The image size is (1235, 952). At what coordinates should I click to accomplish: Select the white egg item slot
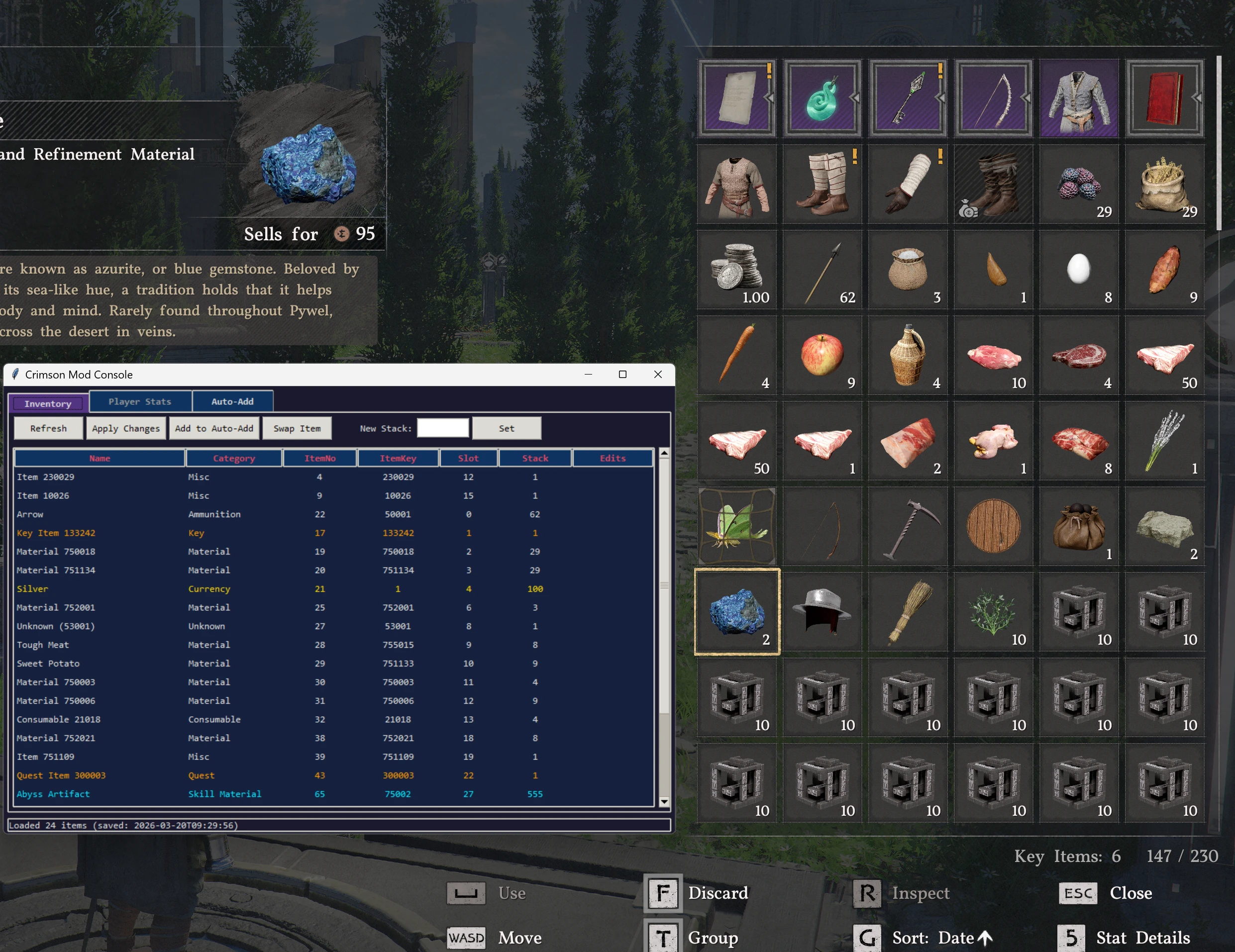tap(1078, 270)
